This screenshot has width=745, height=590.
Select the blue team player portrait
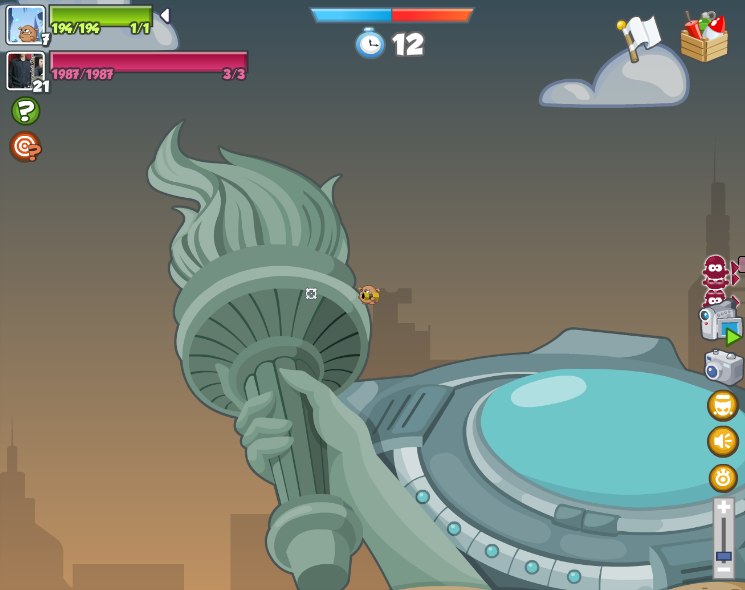click(x=25, y=24)
